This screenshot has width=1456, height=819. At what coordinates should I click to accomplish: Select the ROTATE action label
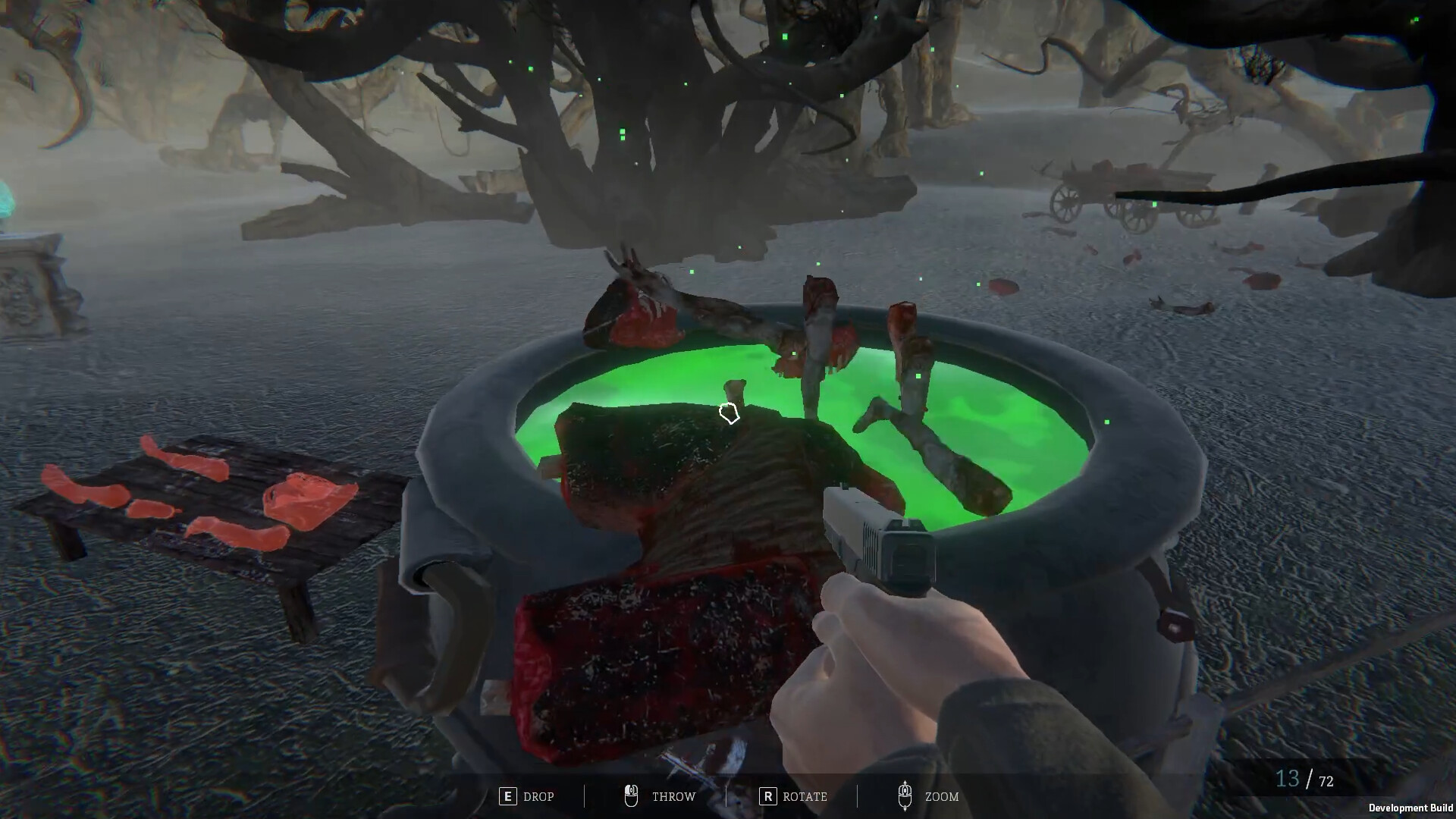[x=804, y=796]
